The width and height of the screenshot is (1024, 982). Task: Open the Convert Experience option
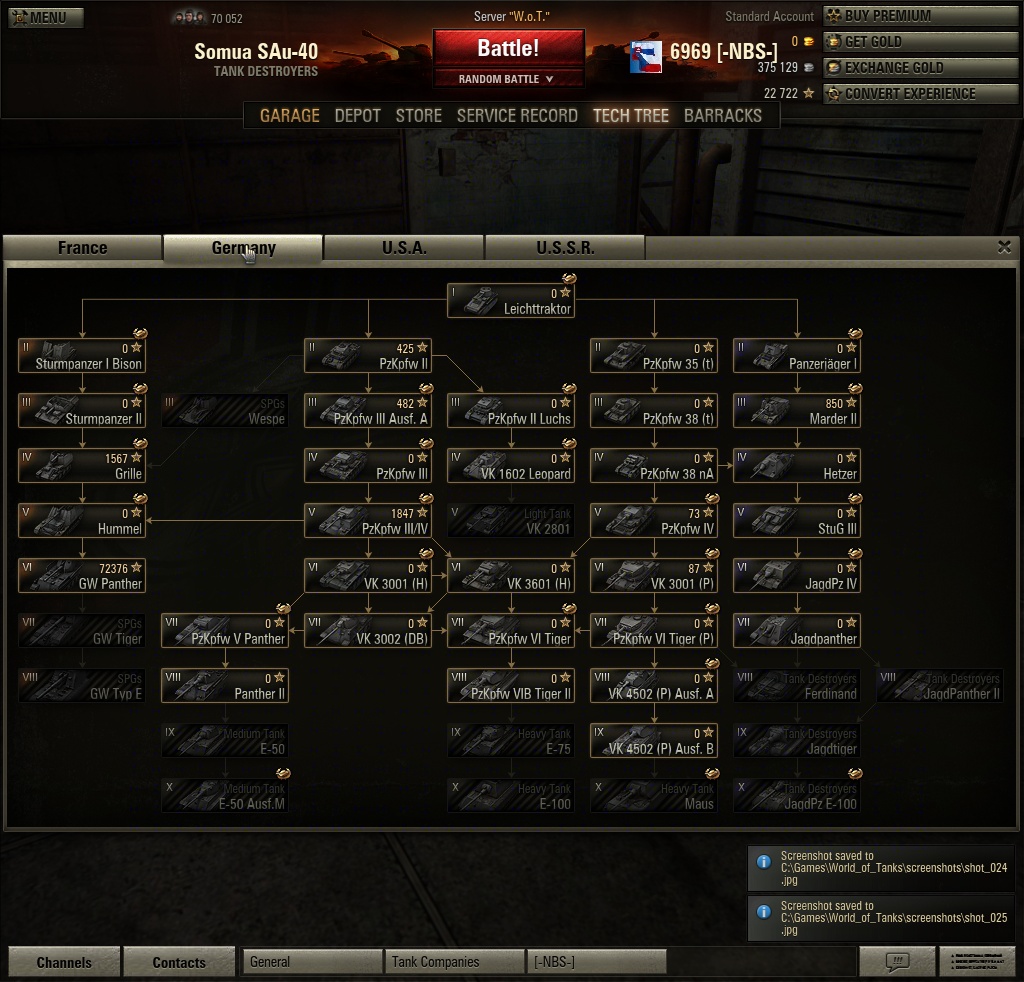[899, 94]
